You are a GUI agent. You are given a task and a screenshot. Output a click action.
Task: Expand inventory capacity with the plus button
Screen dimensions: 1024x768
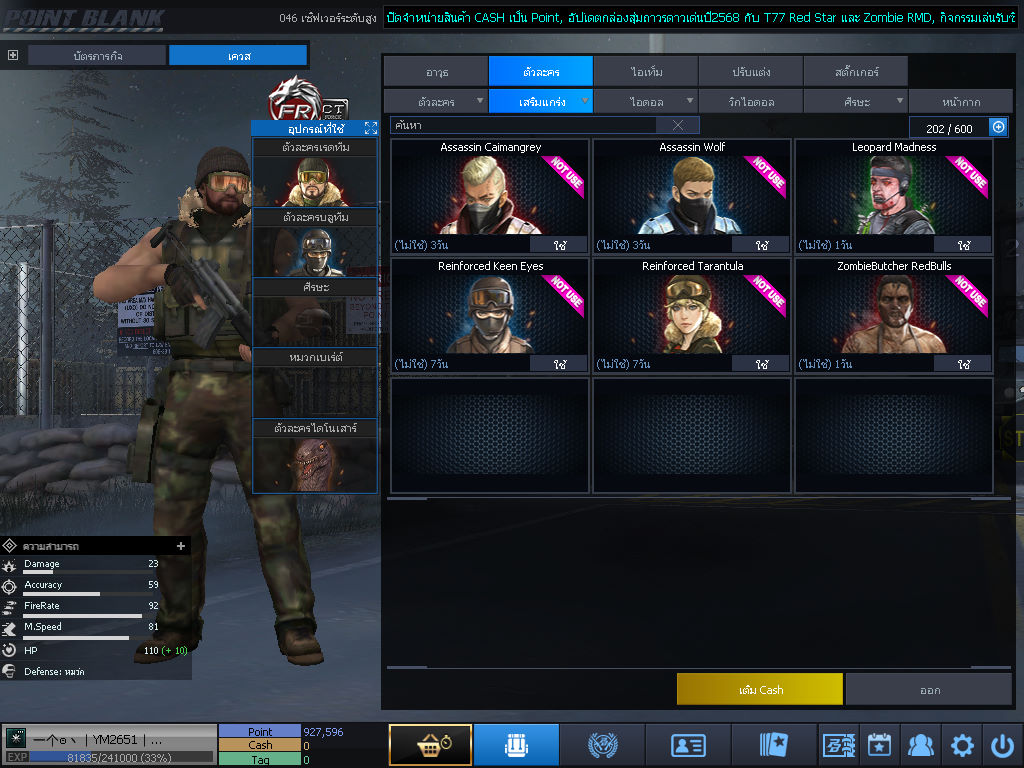998,127
